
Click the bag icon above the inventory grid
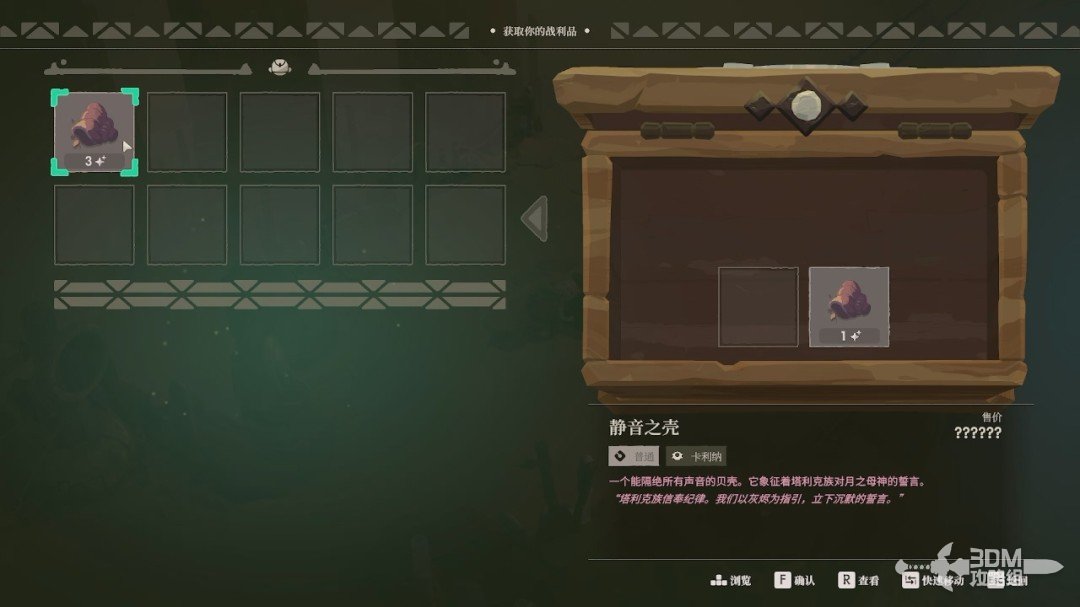279,68
